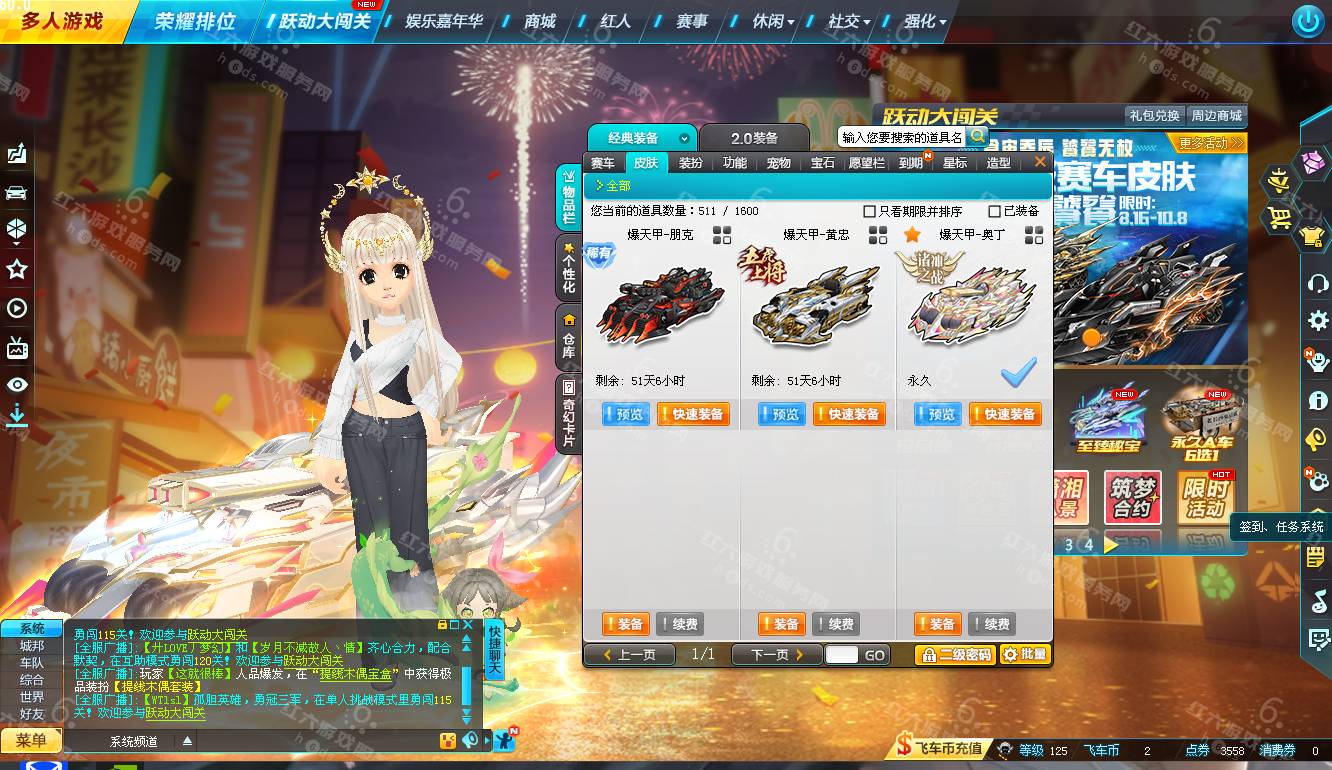Viewport: 1332px width, 770px height.
Task: Click the play/video icon on left sidebar
Action: 16,309
